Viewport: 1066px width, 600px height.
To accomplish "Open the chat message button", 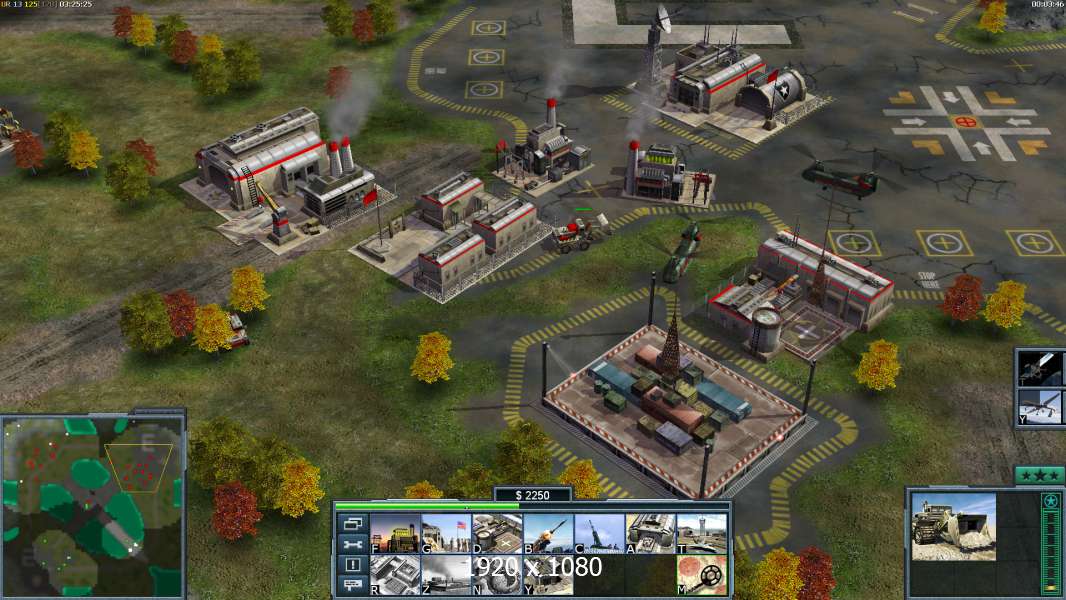I will pyautogui.click(x=353, y=586).
